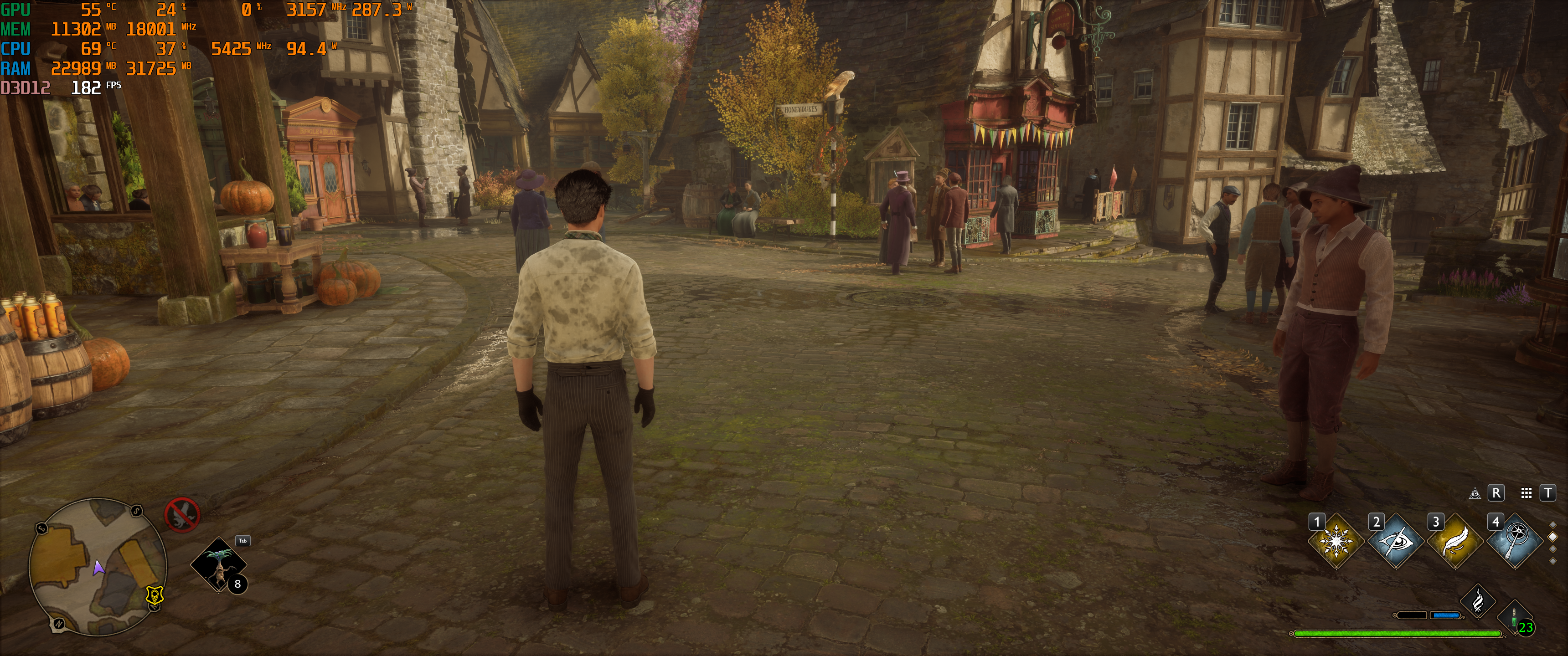Viewport: 1568px width, 656px height.
Task: Switch to the highlighted spell set diamond
Action: [x=1553, y=537]
